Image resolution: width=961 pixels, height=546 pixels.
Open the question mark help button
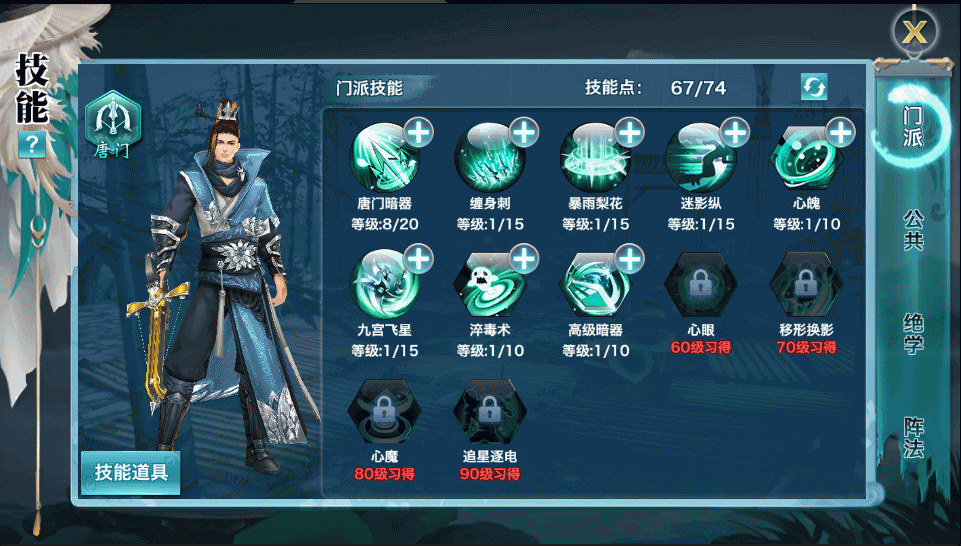32,145
